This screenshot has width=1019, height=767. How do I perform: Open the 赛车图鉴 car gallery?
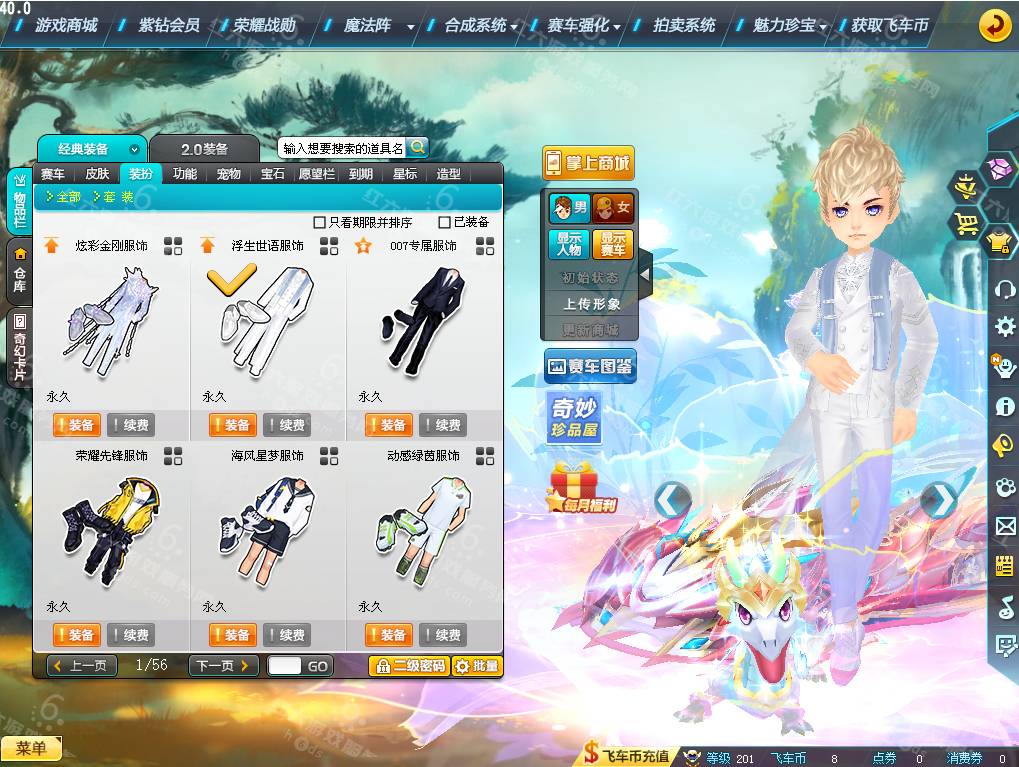click(x=590, y=367)
